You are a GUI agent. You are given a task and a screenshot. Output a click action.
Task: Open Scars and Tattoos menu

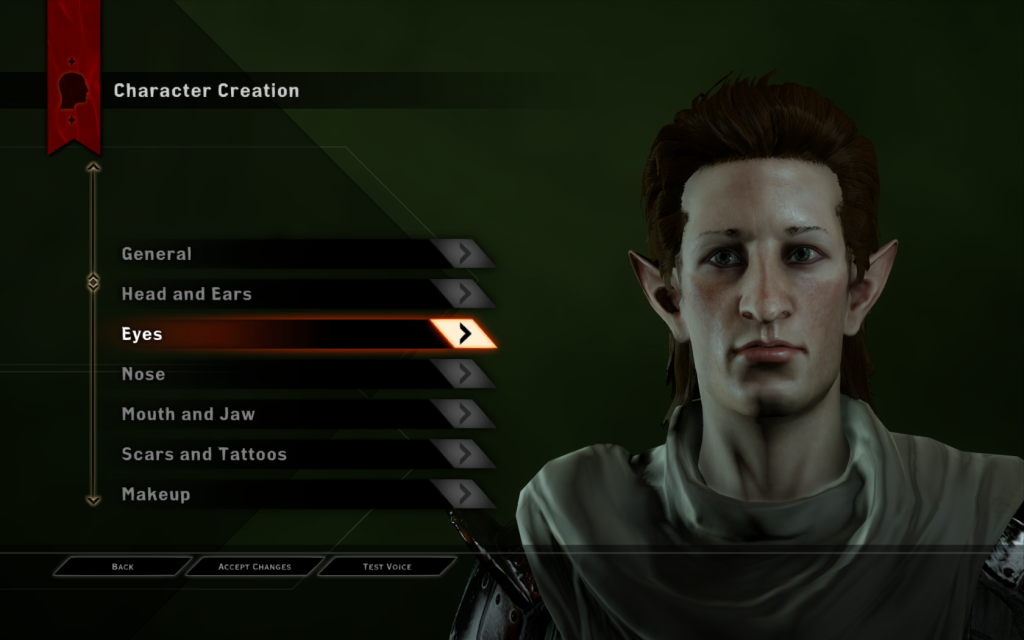point(300,454)
